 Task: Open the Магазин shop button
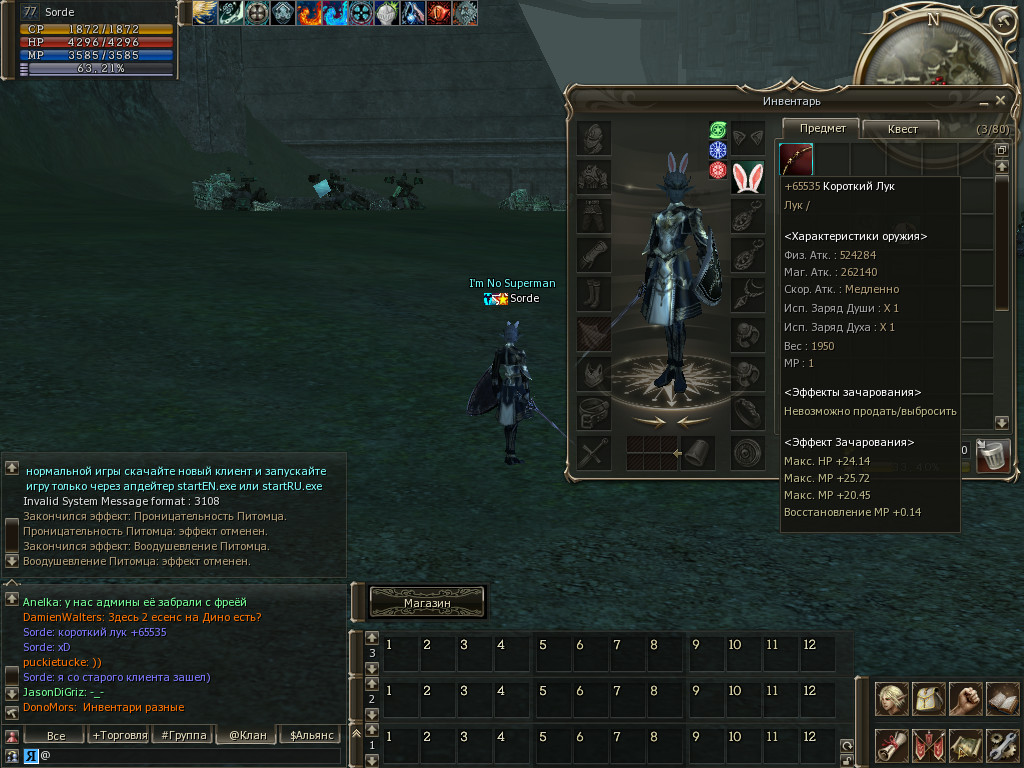point(428,603)
